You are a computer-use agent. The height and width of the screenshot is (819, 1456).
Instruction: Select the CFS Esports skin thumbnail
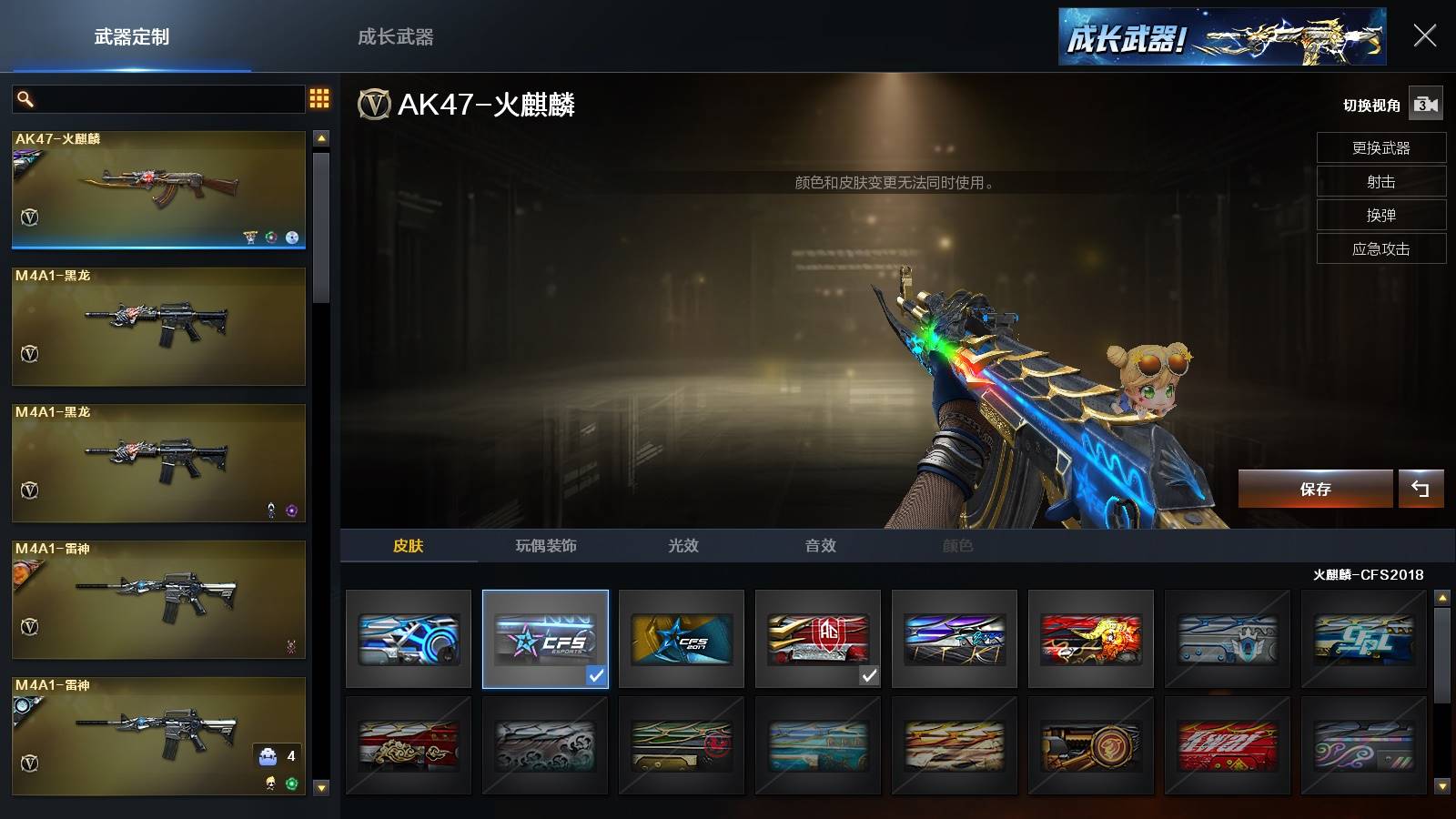click(x=545, y=639)
